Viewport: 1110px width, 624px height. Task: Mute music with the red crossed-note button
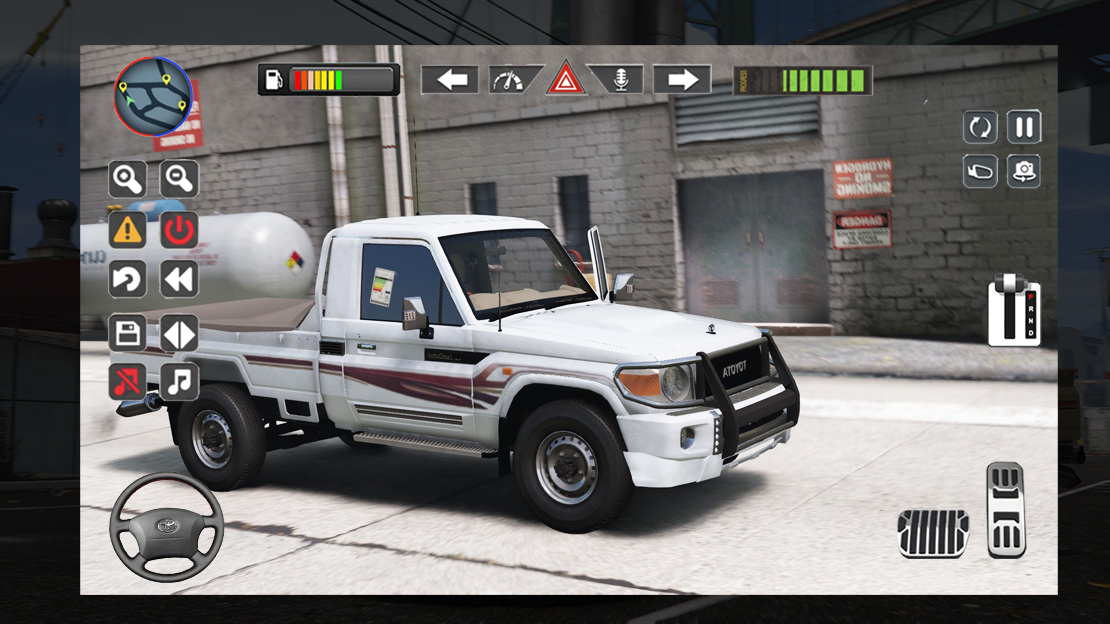127,381
